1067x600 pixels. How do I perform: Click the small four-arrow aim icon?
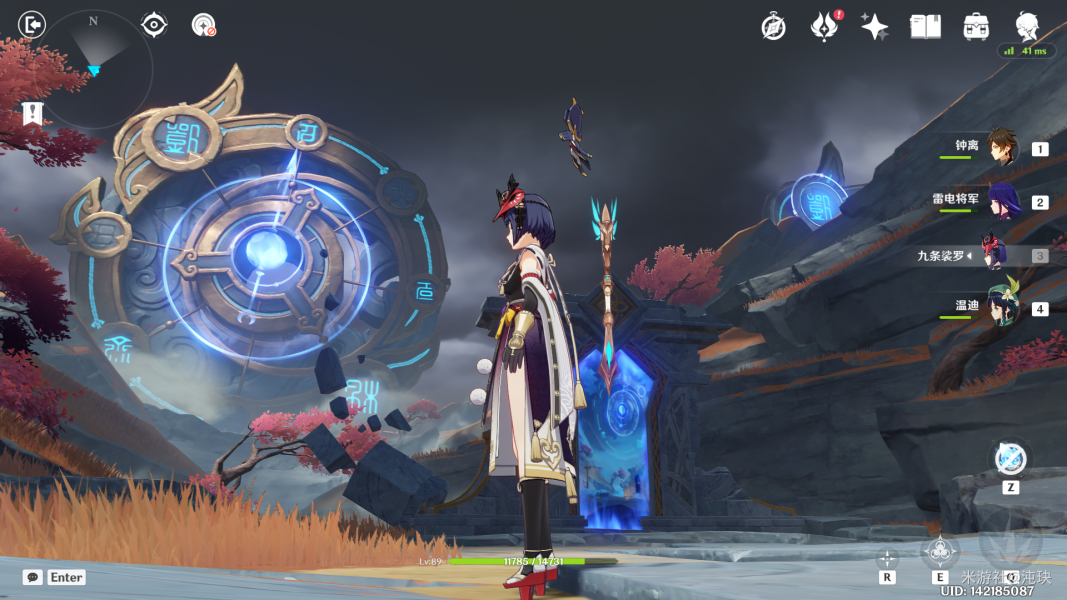click(887, 559)
